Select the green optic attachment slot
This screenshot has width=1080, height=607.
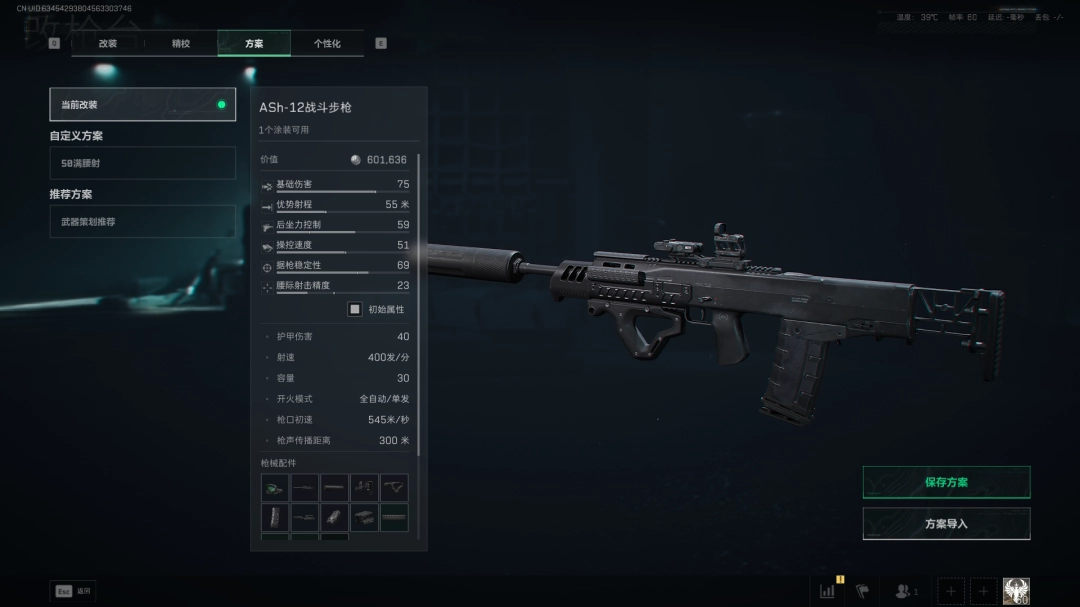tap(275, 488)
